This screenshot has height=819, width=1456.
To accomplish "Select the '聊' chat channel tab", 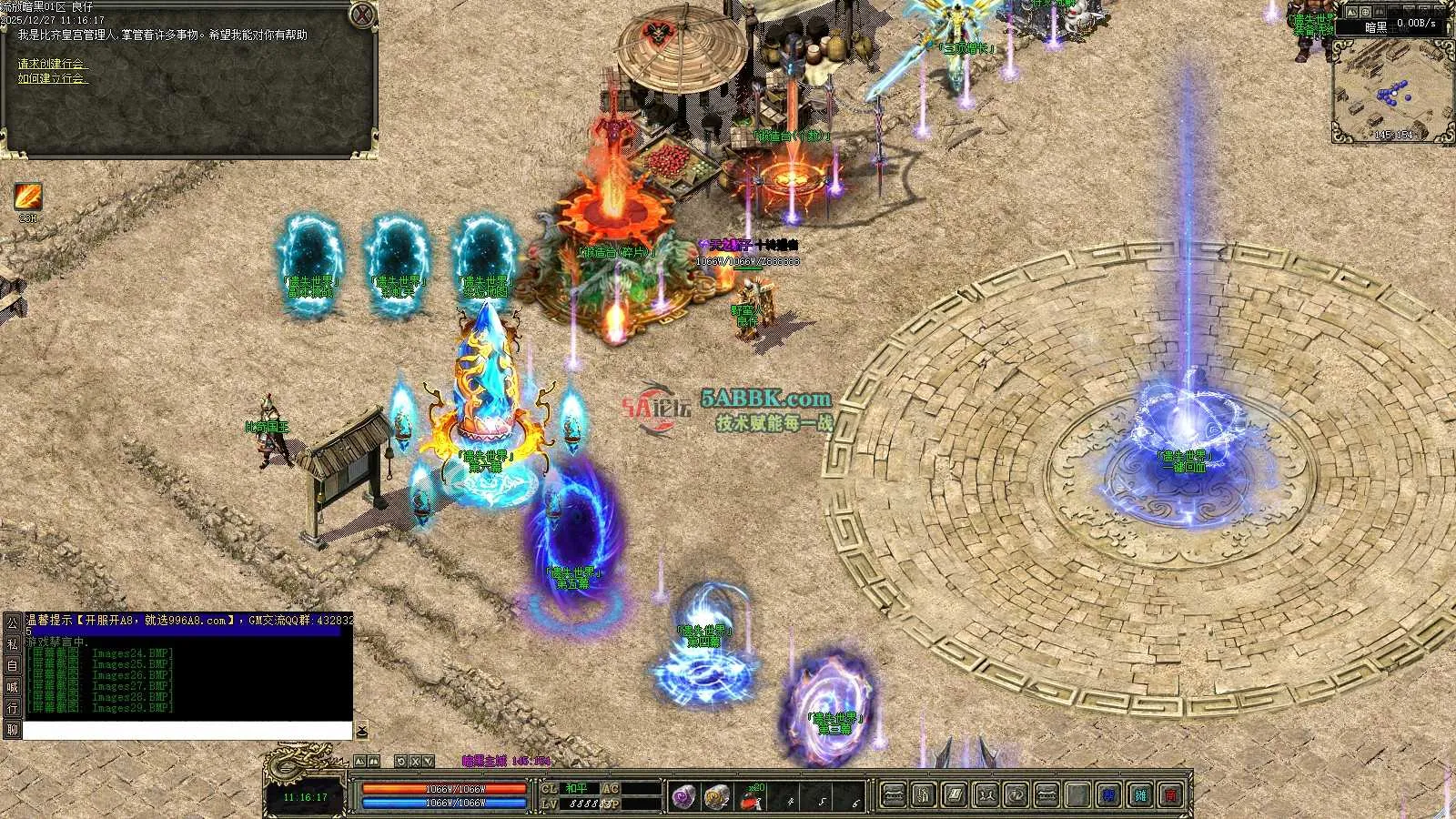I will coord(12,729).
